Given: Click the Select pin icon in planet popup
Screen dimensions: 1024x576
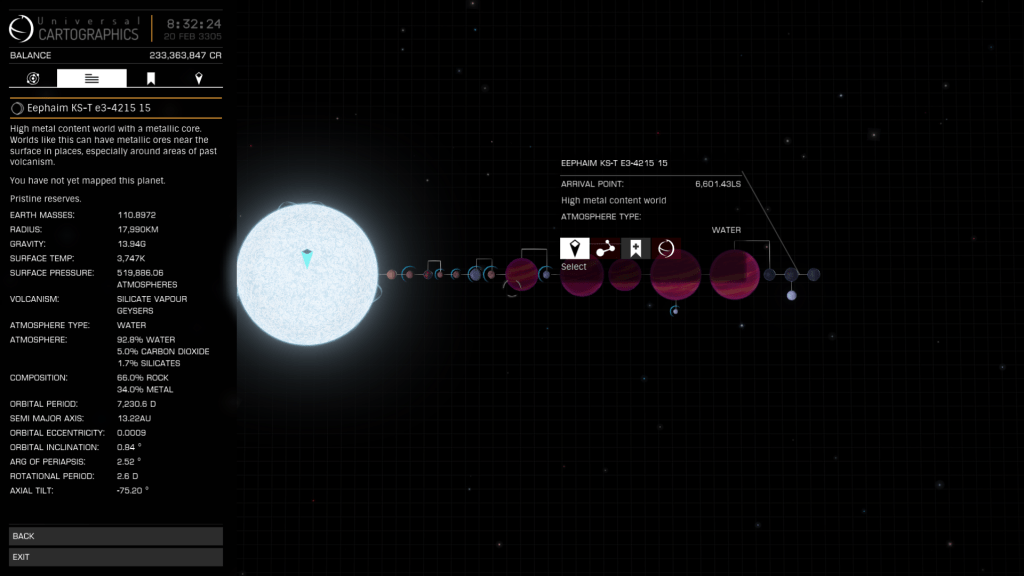Looking at the screenshot, I should click(x=574, y=248).
